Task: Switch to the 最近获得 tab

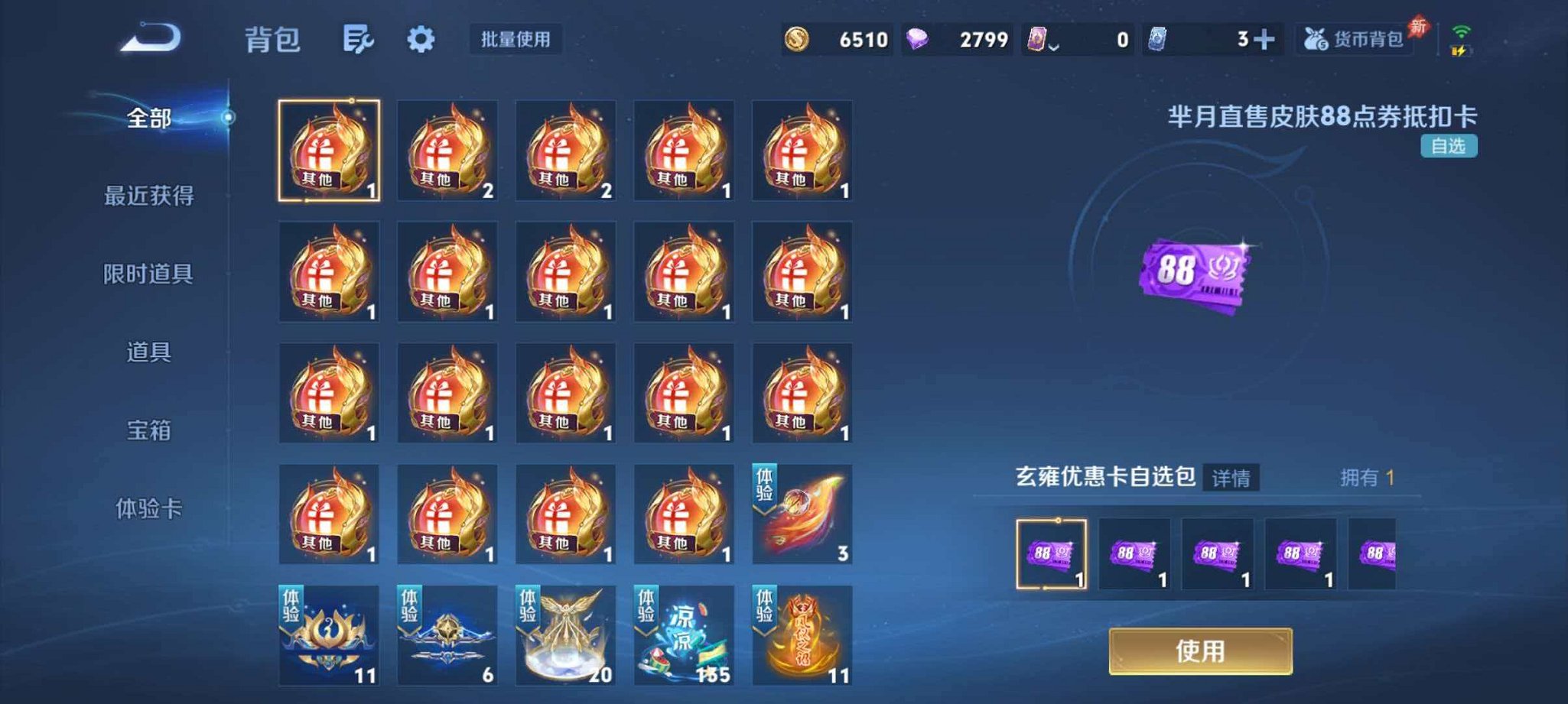Action: coord(150,195)
